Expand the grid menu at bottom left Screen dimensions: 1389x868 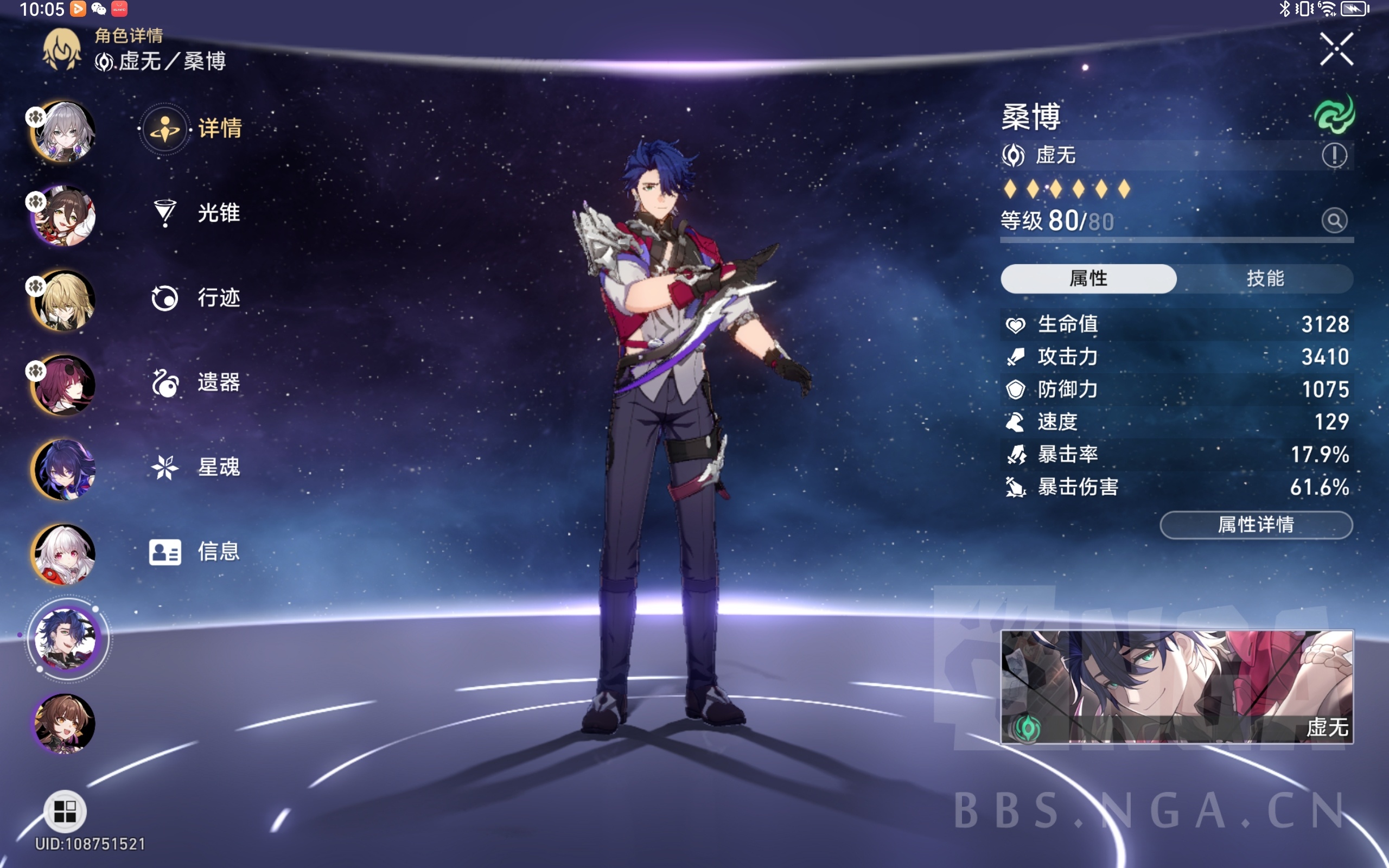[x=65, y=810]
